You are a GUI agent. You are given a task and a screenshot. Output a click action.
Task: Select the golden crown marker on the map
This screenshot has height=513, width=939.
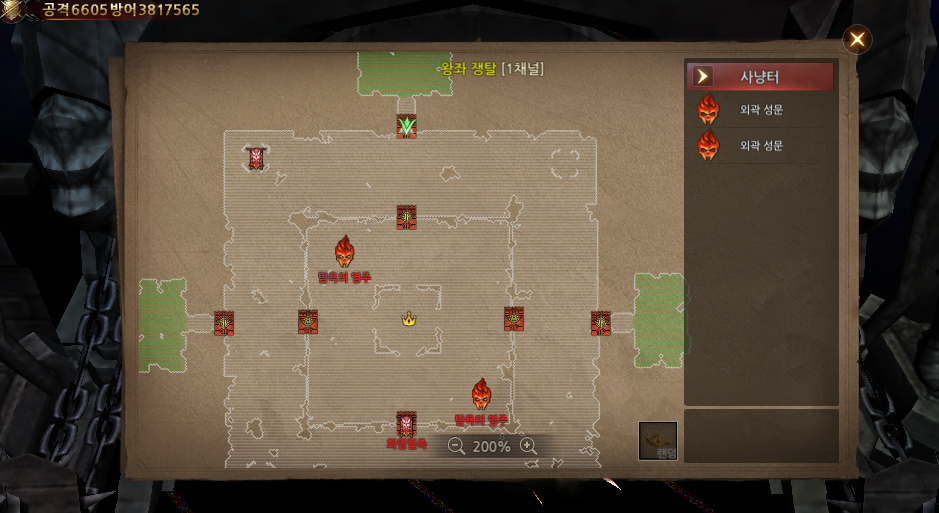408,318
